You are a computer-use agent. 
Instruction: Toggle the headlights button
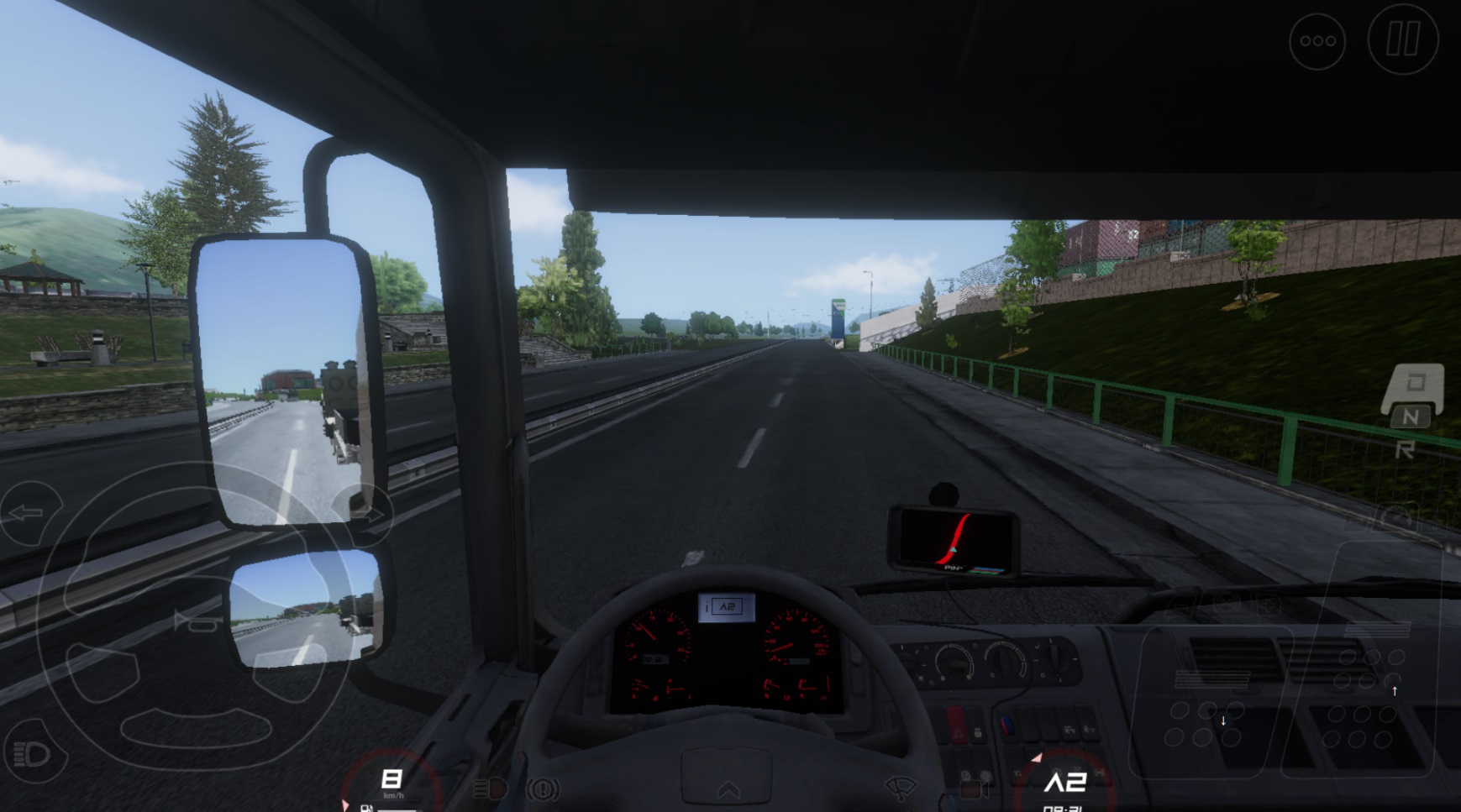coord(32,753)
